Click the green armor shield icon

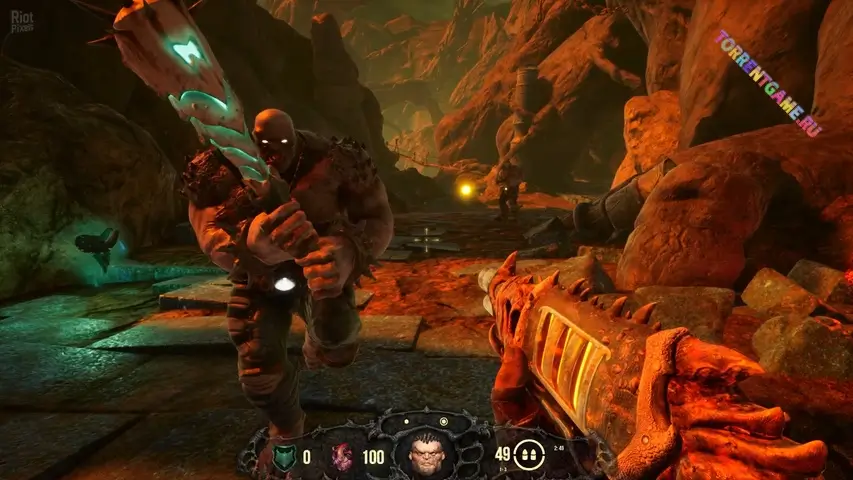(284, 456)
